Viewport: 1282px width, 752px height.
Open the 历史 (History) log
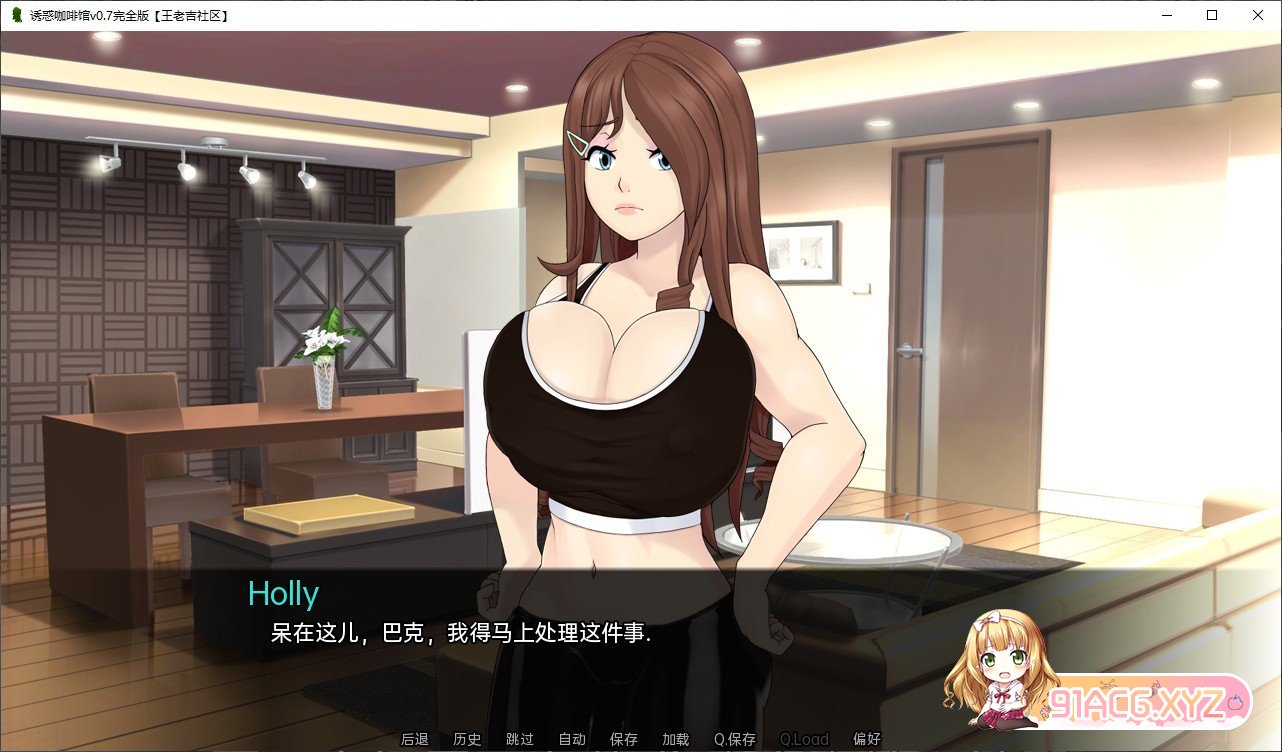coord(467,740)
